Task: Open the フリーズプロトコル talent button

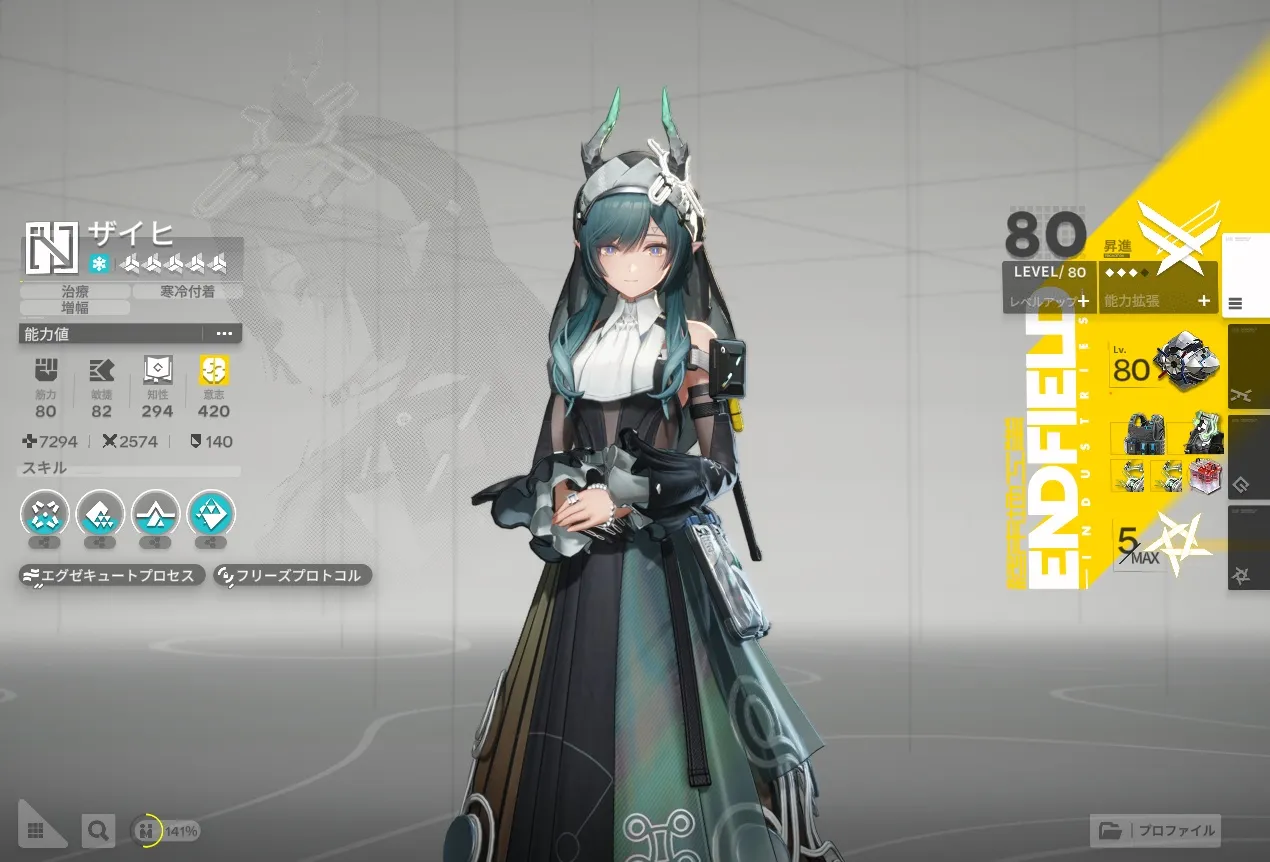Action: tap(293, 576)
